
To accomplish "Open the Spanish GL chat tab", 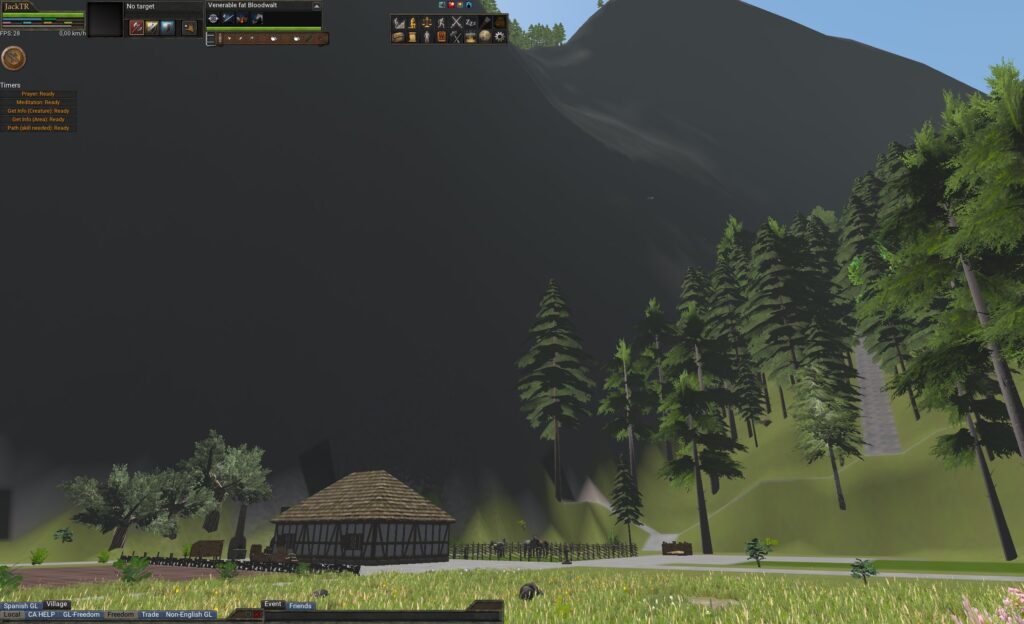I will [21, 605].
